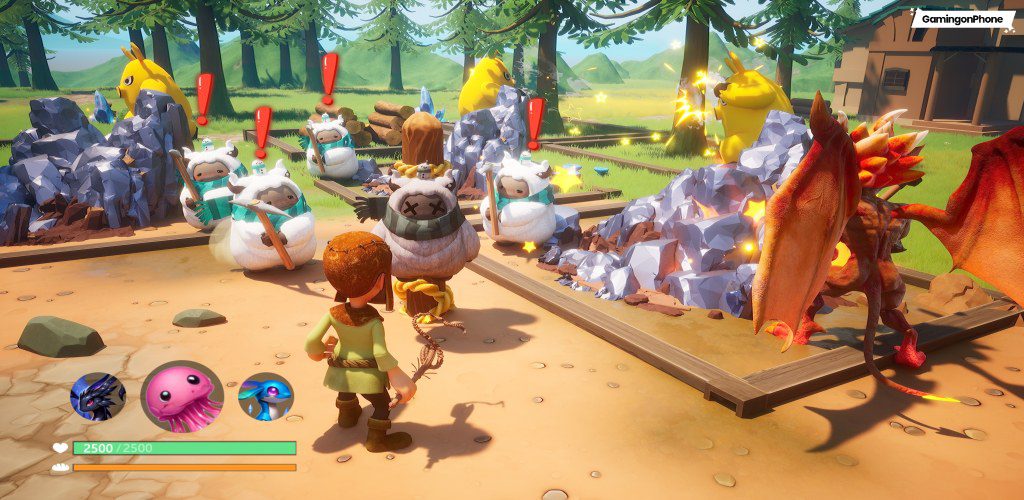Select the dark dragon companion portrait

click(x=98, y=396)
